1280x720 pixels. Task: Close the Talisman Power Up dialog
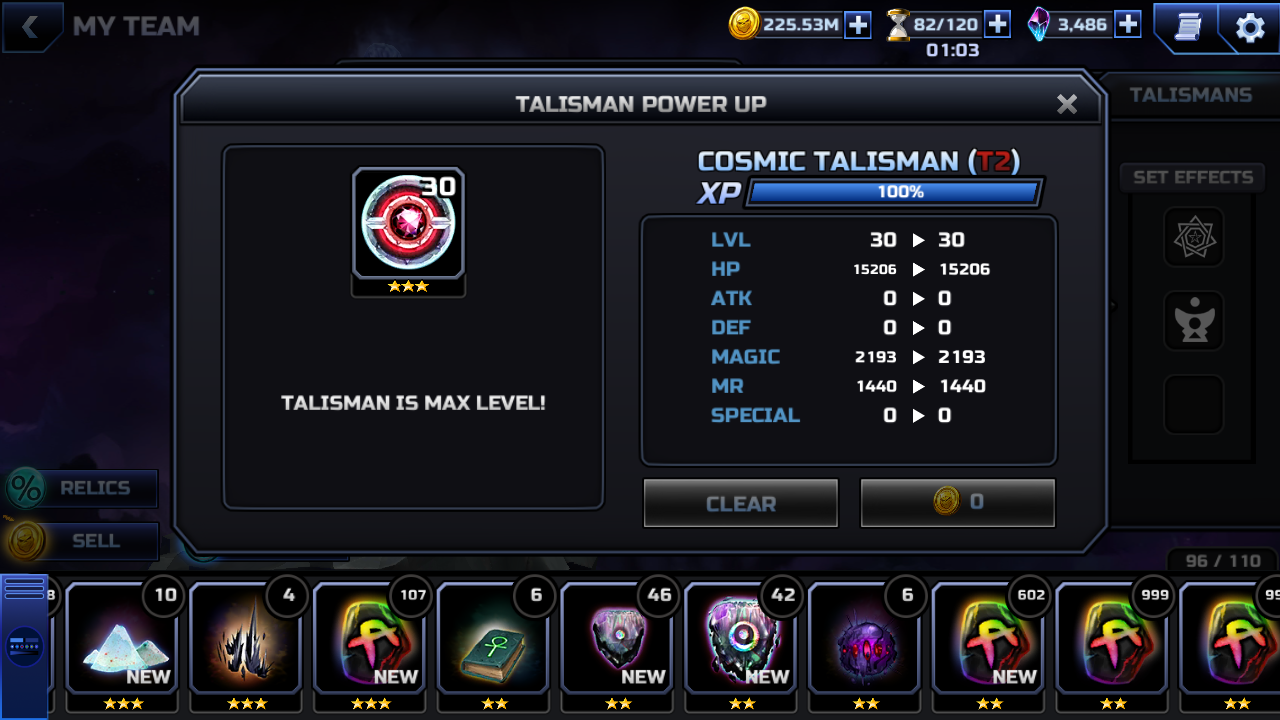(1067, 104)
